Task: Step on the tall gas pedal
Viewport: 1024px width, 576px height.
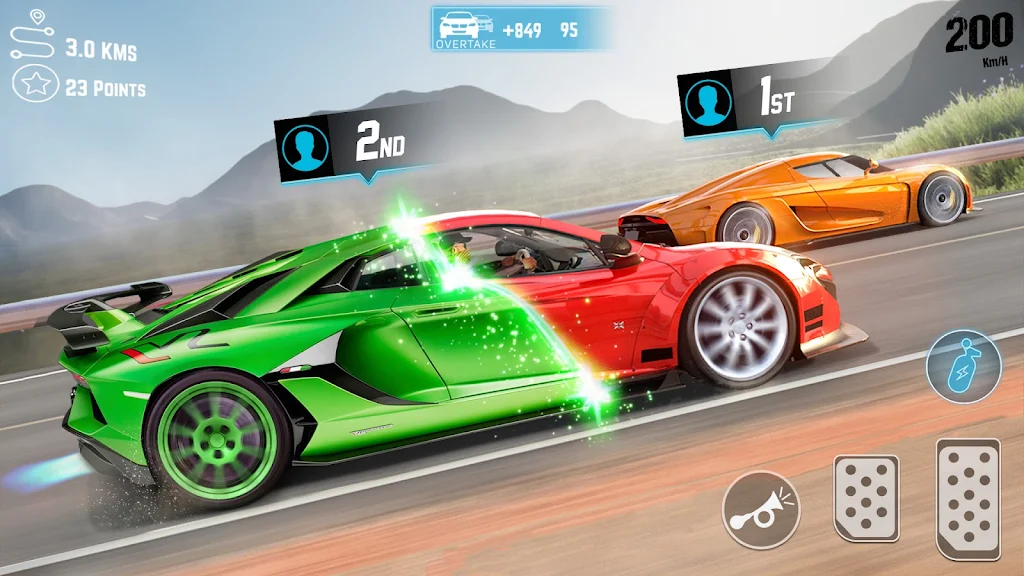Action: [967, 497]
